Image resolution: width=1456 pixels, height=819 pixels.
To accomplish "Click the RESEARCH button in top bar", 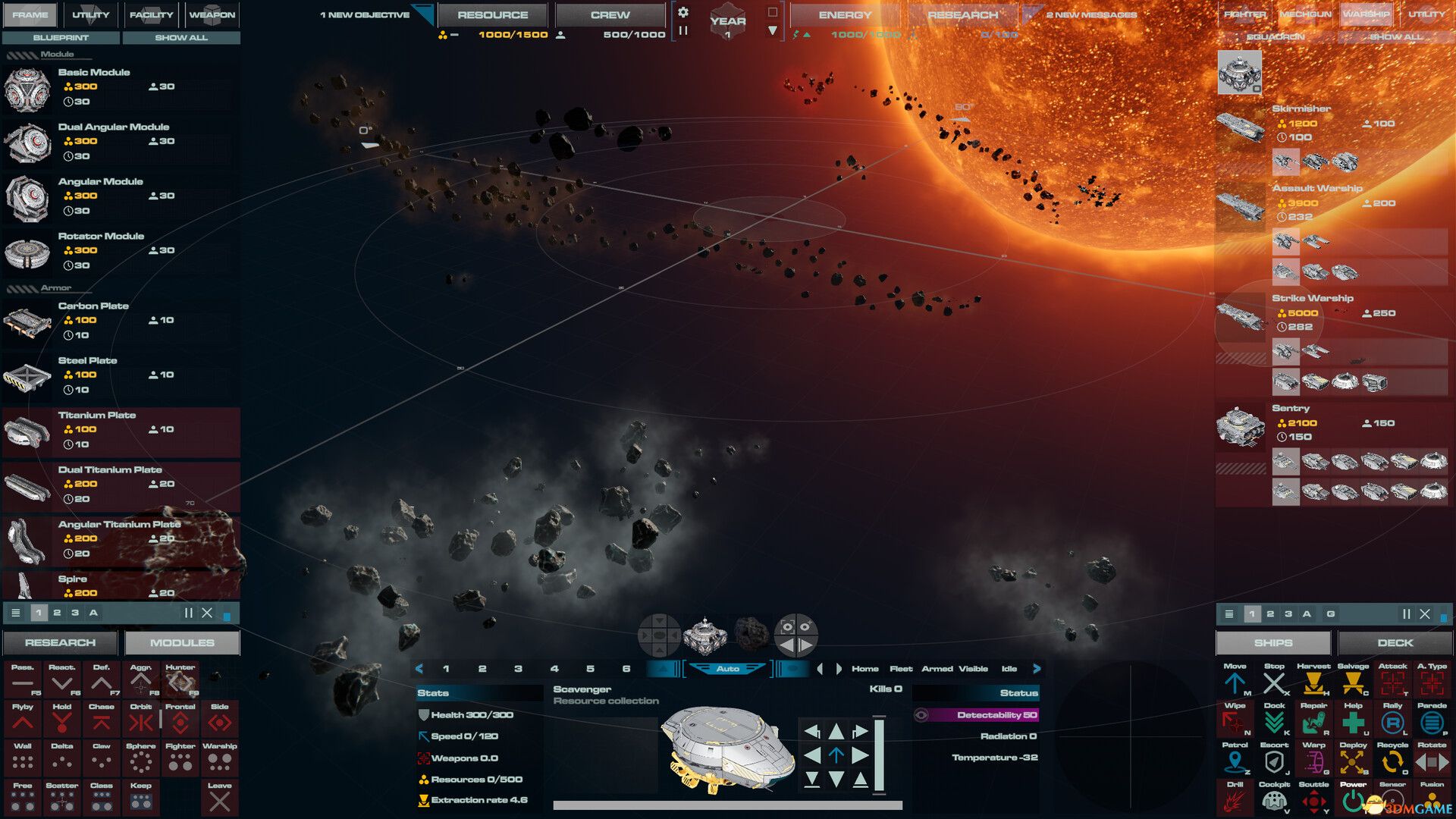I will pyautogui.click(x=963, y=14).
